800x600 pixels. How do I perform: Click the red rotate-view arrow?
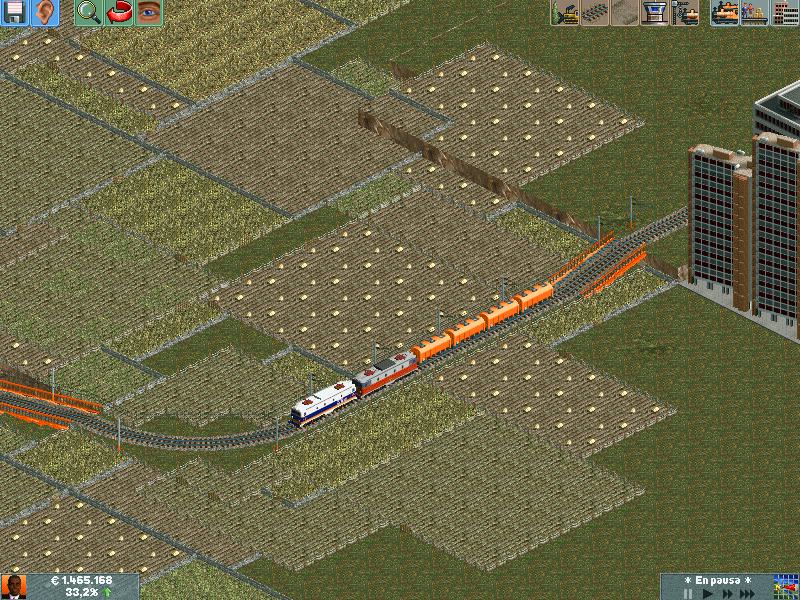tap(119, 13)
